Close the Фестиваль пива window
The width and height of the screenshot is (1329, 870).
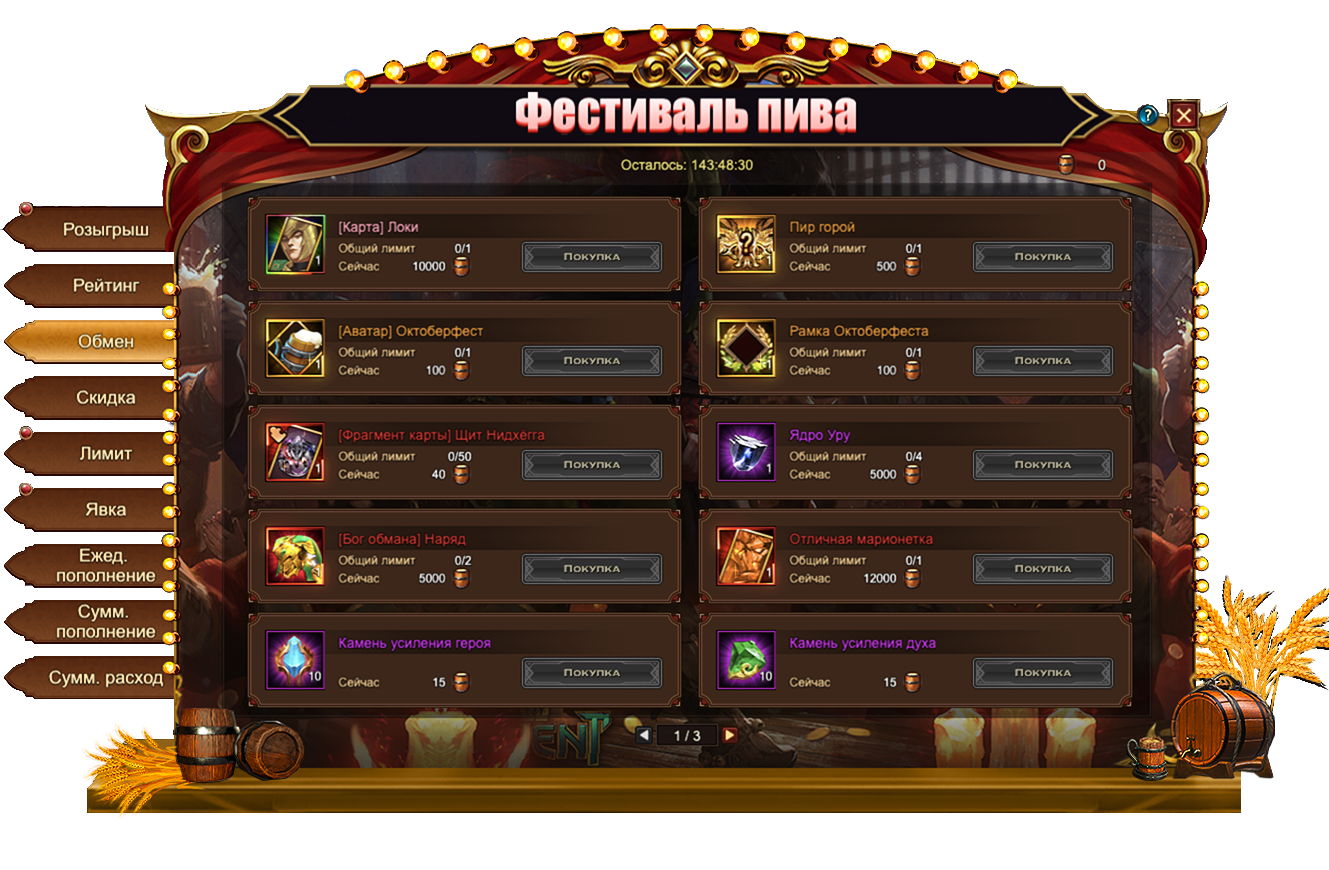pyautogui.click(x=1183, y=115)
